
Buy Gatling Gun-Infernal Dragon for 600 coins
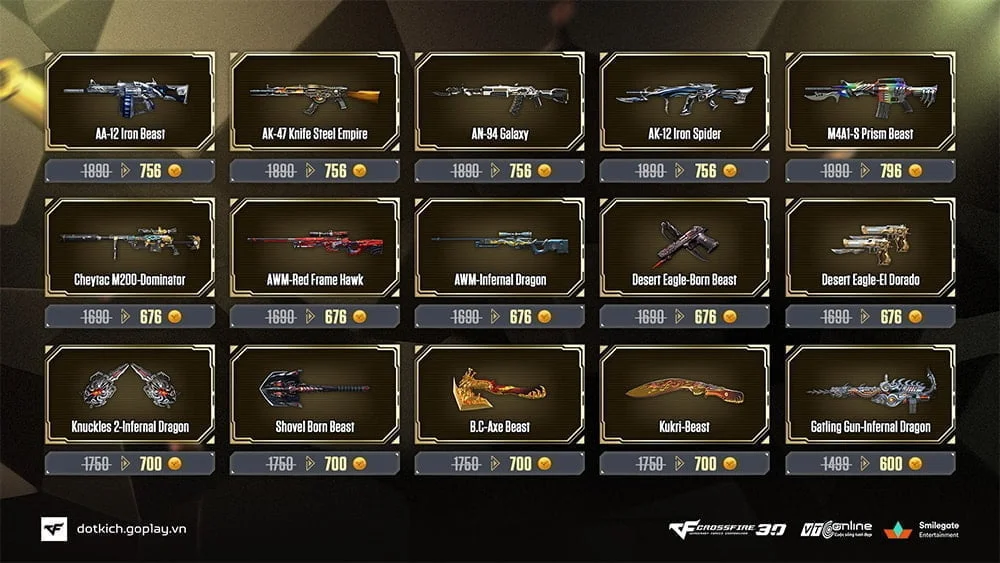pyautogui.click(x=870, y=464)
